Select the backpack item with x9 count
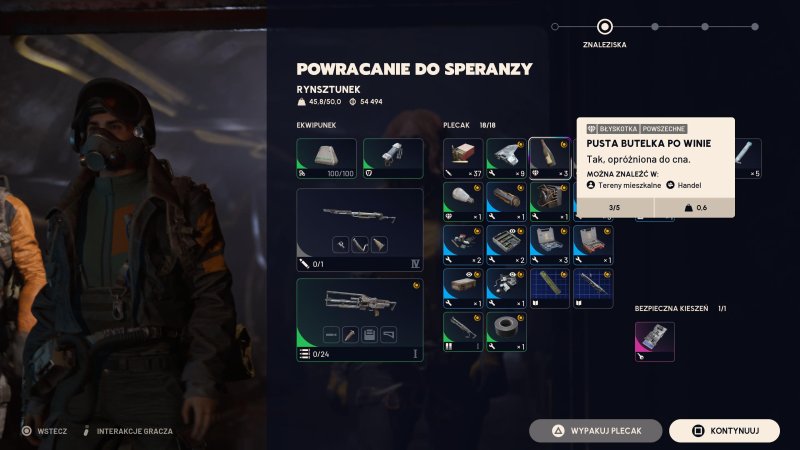The image size is (800, 450). click(506, 157)
